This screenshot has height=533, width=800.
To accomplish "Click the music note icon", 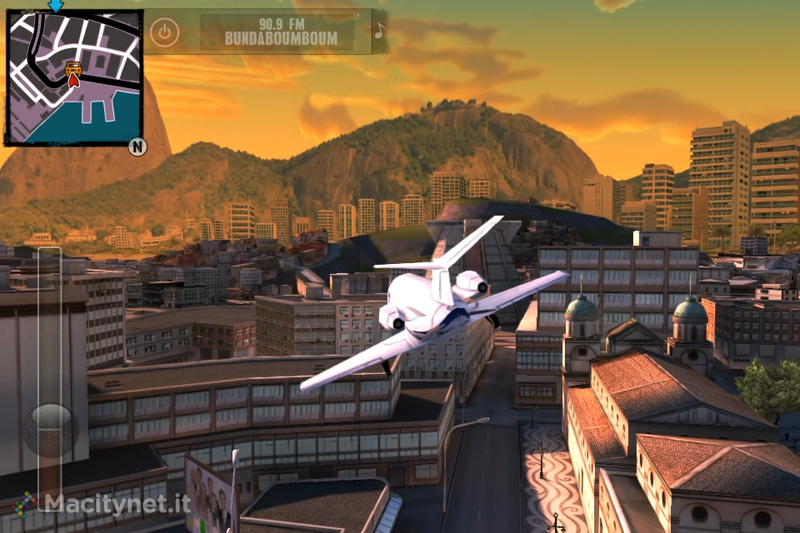I will [379, 31].
